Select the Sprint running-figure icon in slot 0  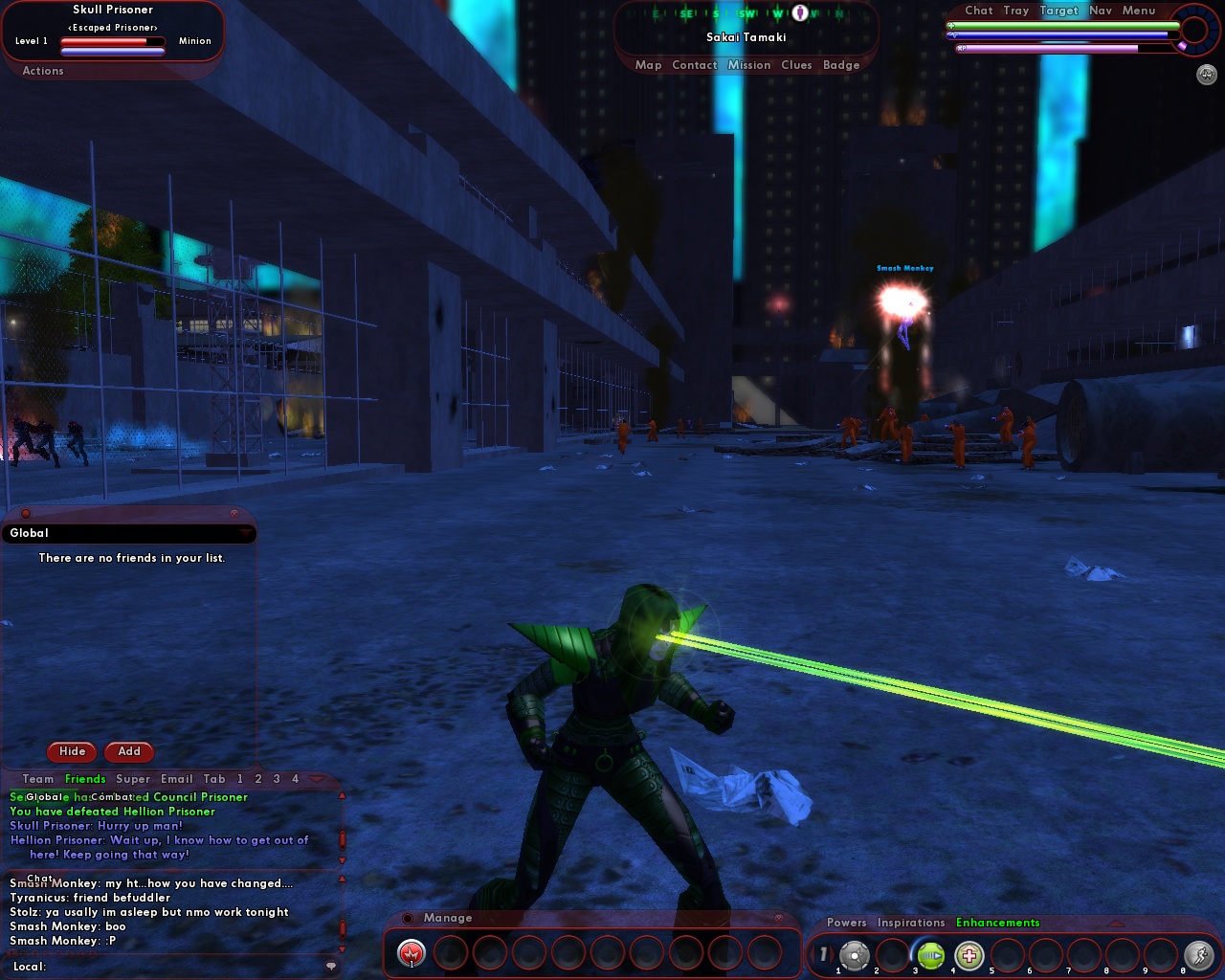[1199, 954]
